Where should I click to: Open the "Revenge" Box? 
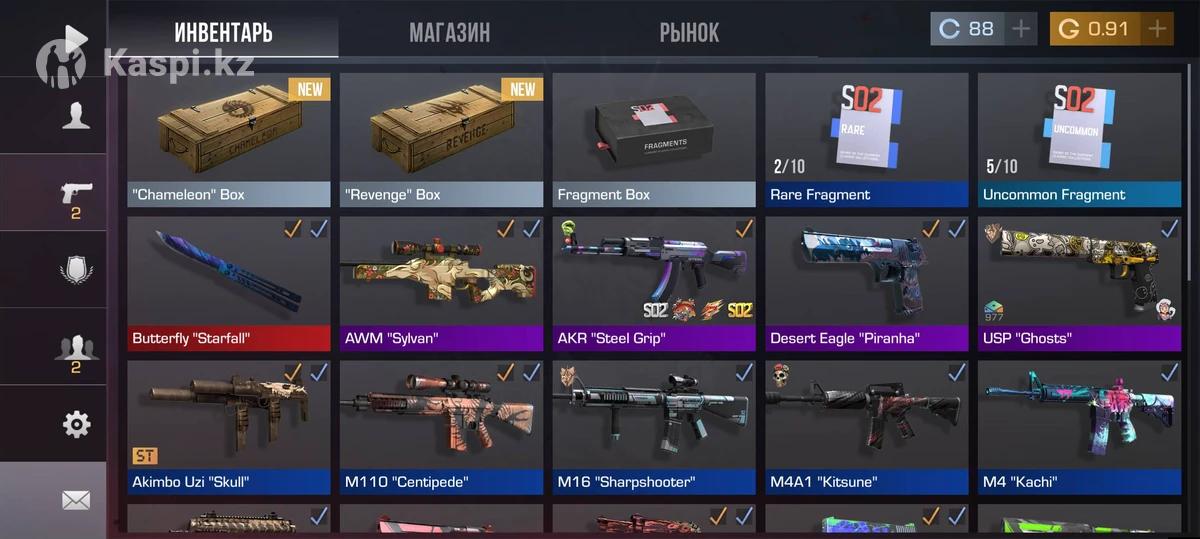441,138
